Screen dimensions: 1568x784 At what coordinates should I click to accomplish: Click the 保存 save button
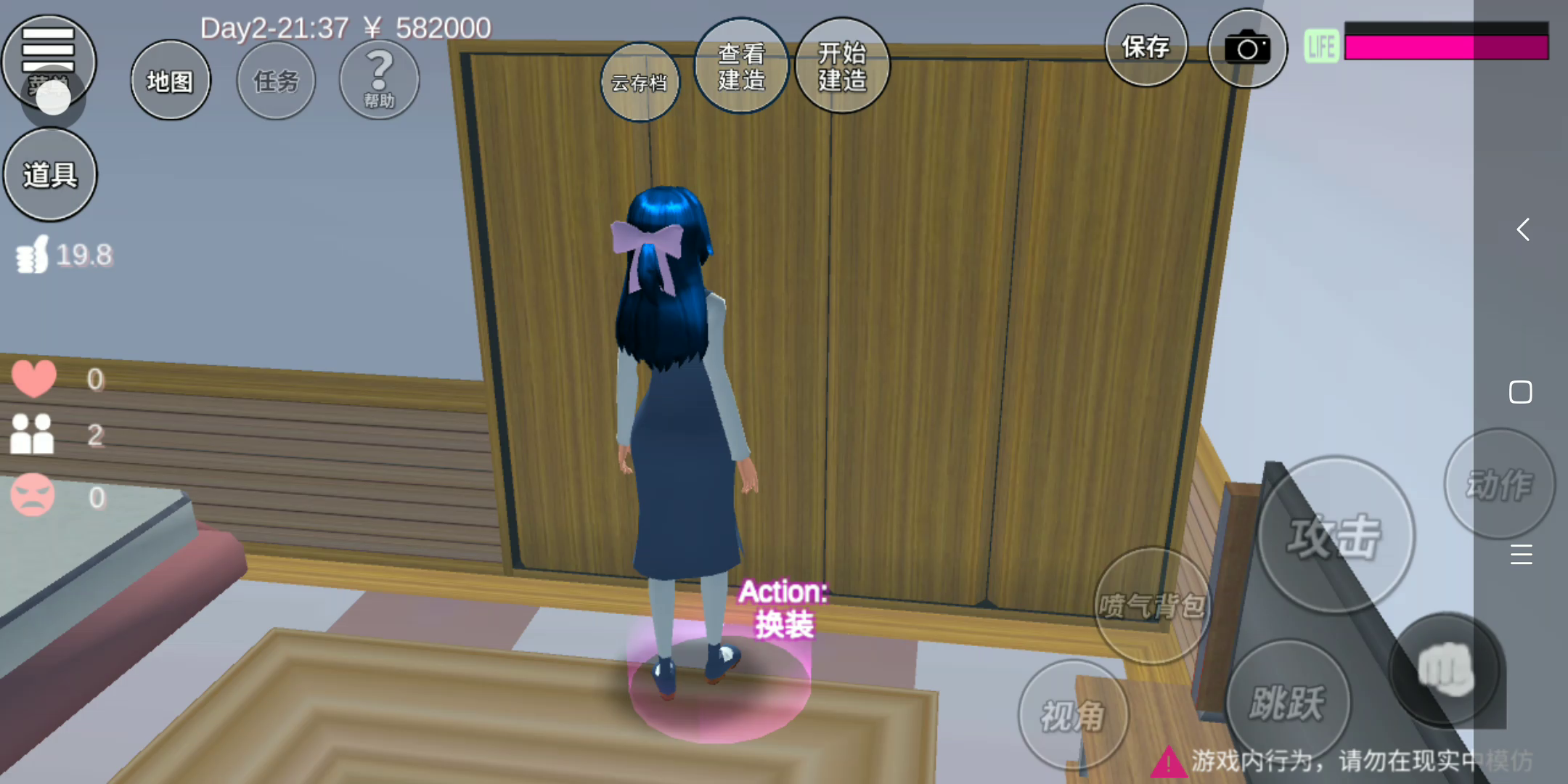(1146, 46)
